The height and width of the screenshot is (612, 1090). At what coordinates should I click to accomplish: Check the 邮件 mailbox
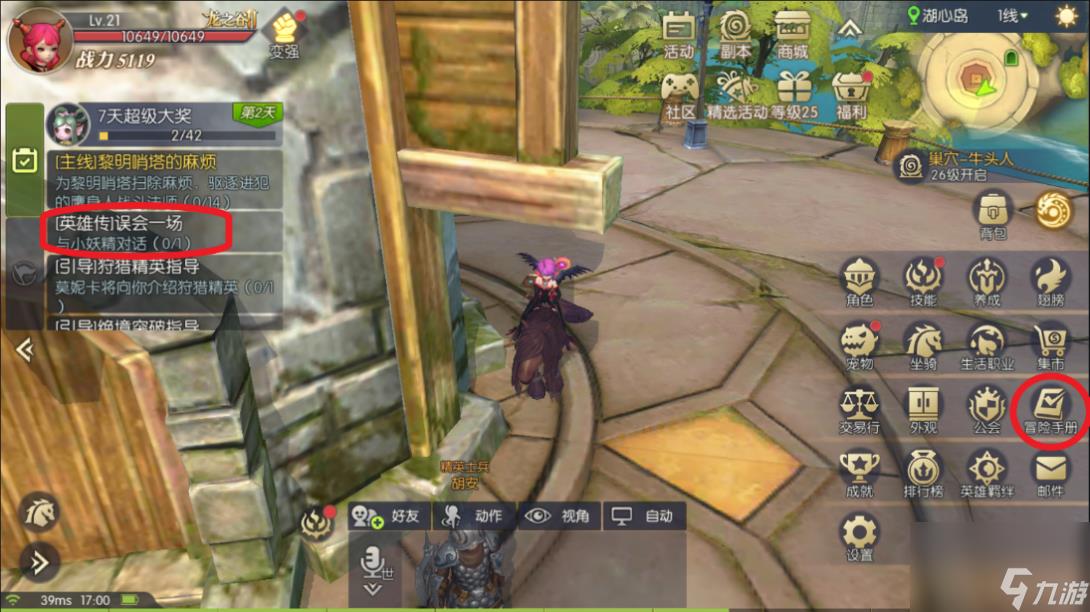pos(1050,472)
